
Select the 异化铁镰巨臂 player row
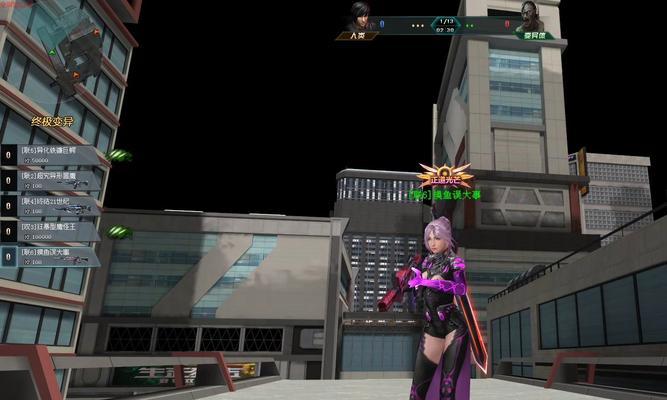[x=55, y=155]
